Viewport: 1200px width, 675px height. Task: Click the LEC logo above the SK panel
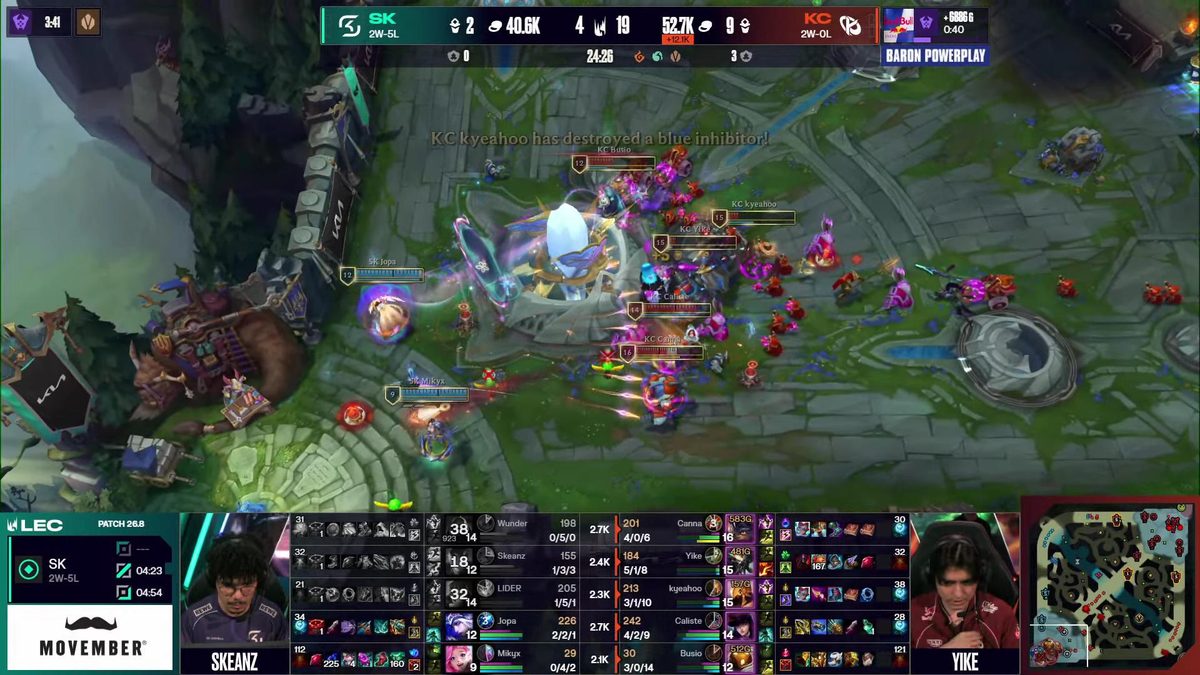pos(36,524)
